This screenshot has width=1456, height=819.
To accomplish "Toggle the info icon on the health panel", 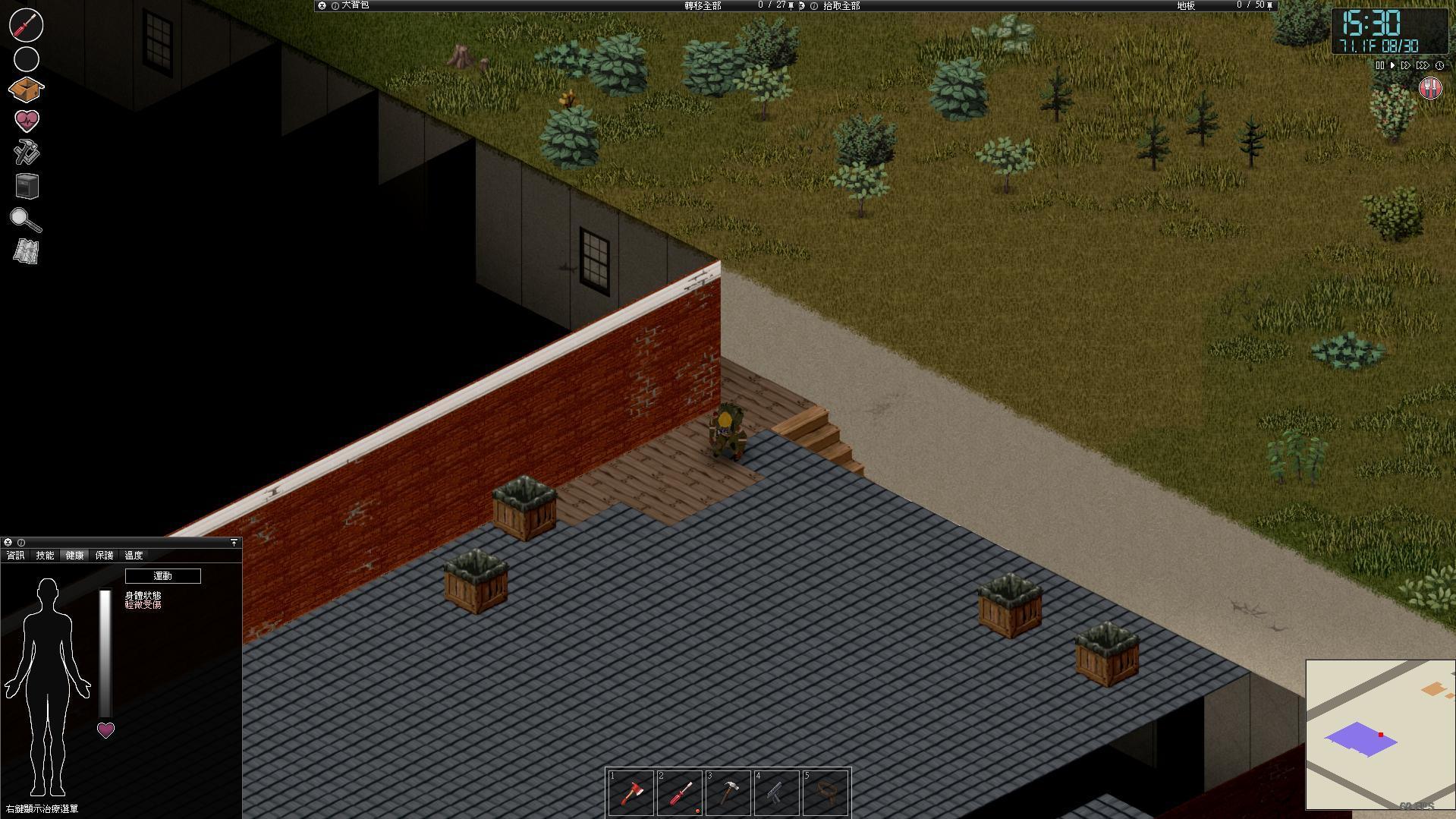I will 20,543.
